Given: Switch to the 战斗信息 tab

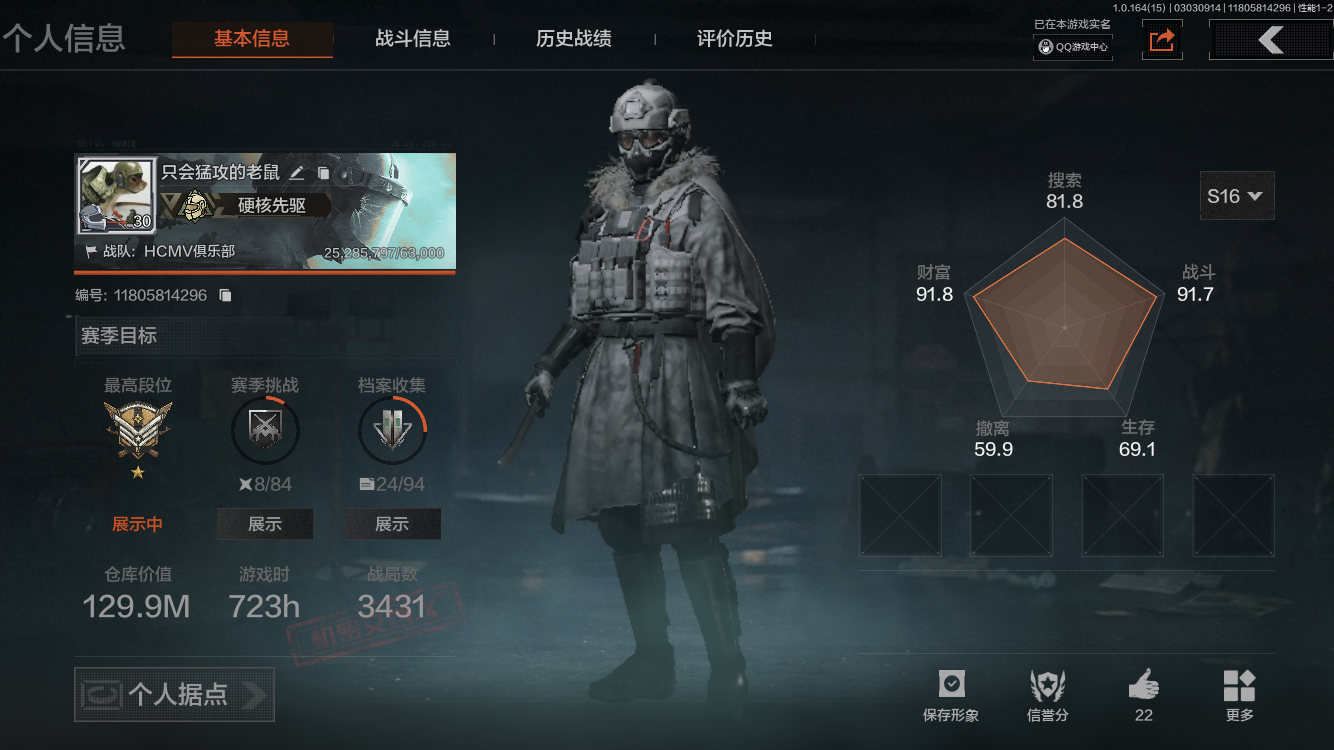Looking at the screenshot, I should pos(414,39).
